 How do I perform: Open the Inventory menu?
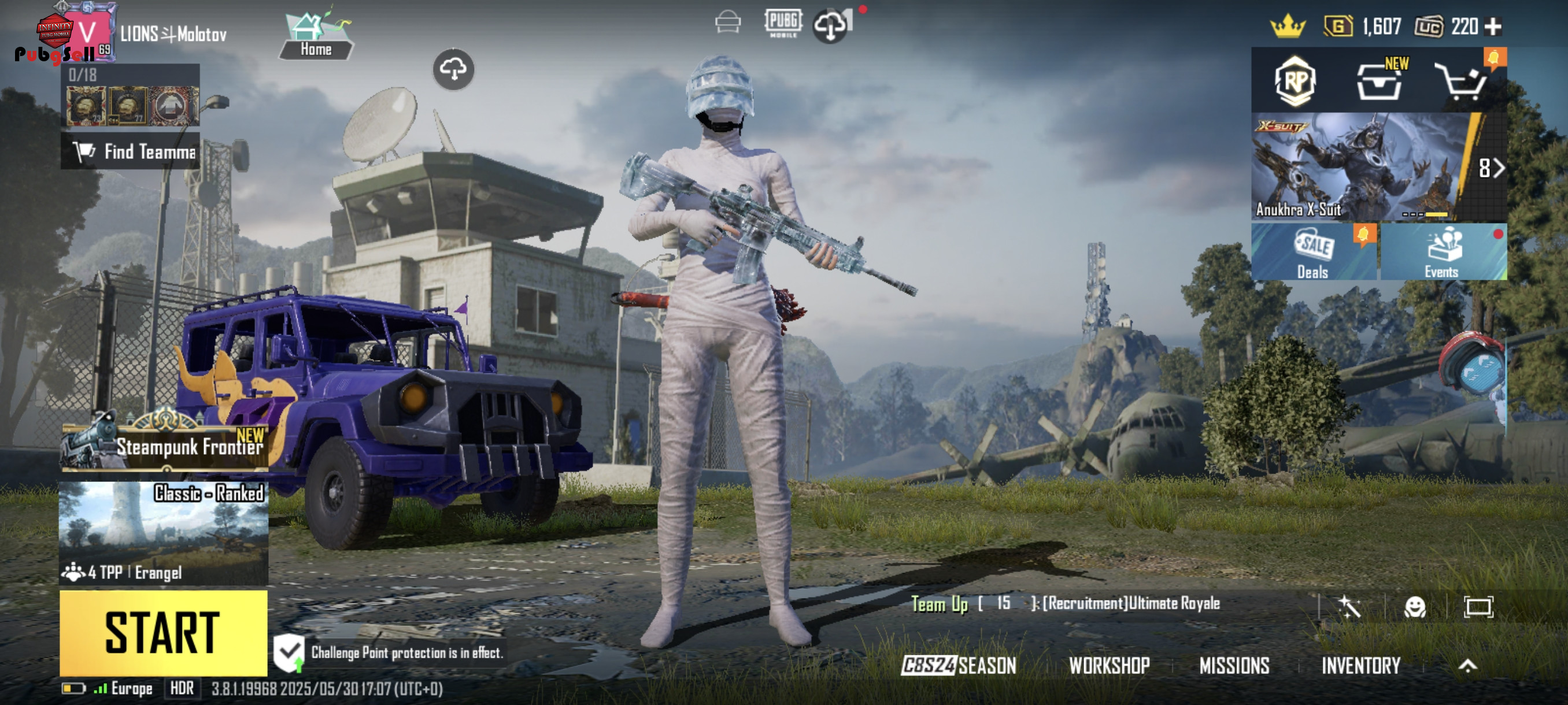tap(1360, 666)
